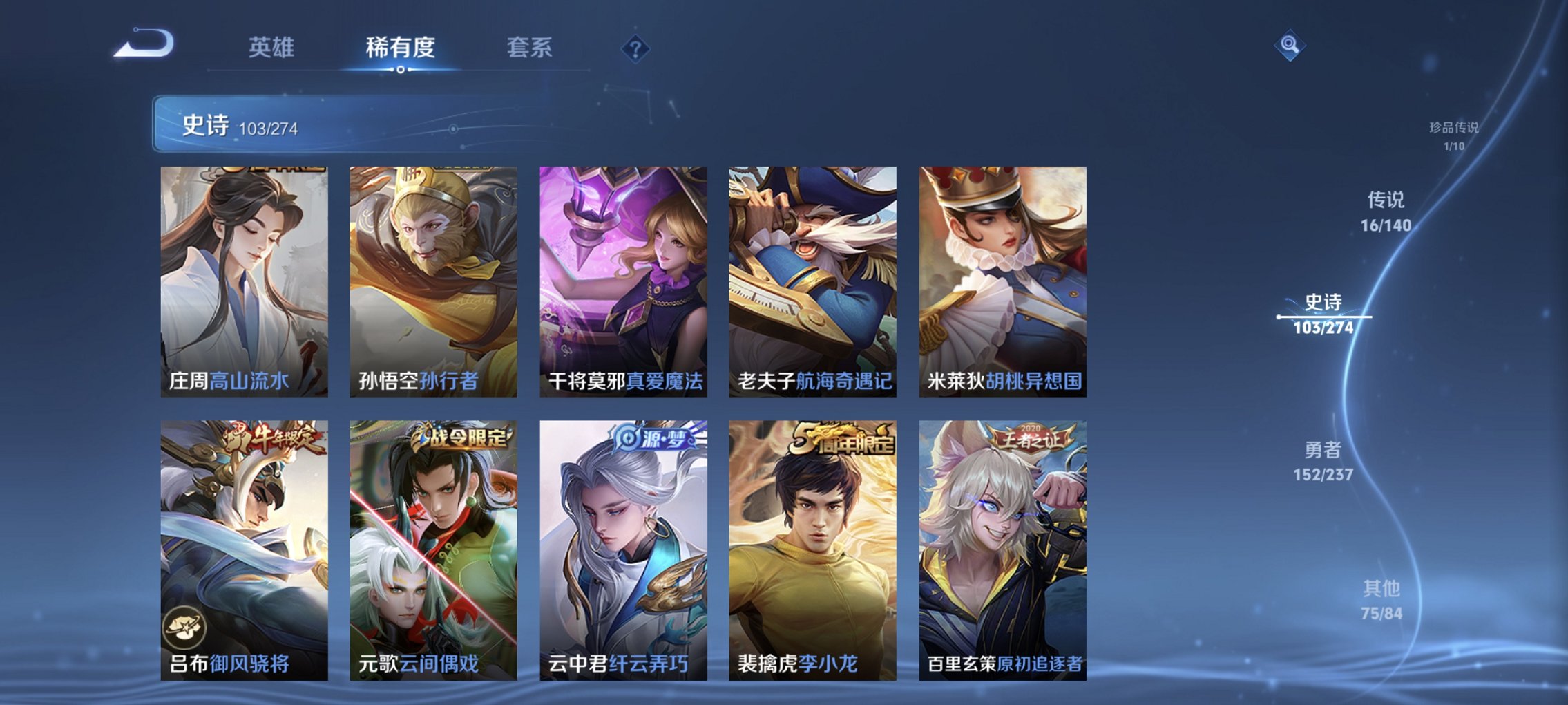Open the help question mark icon
Screen dimensions: 1568x705
pos(635,48)
